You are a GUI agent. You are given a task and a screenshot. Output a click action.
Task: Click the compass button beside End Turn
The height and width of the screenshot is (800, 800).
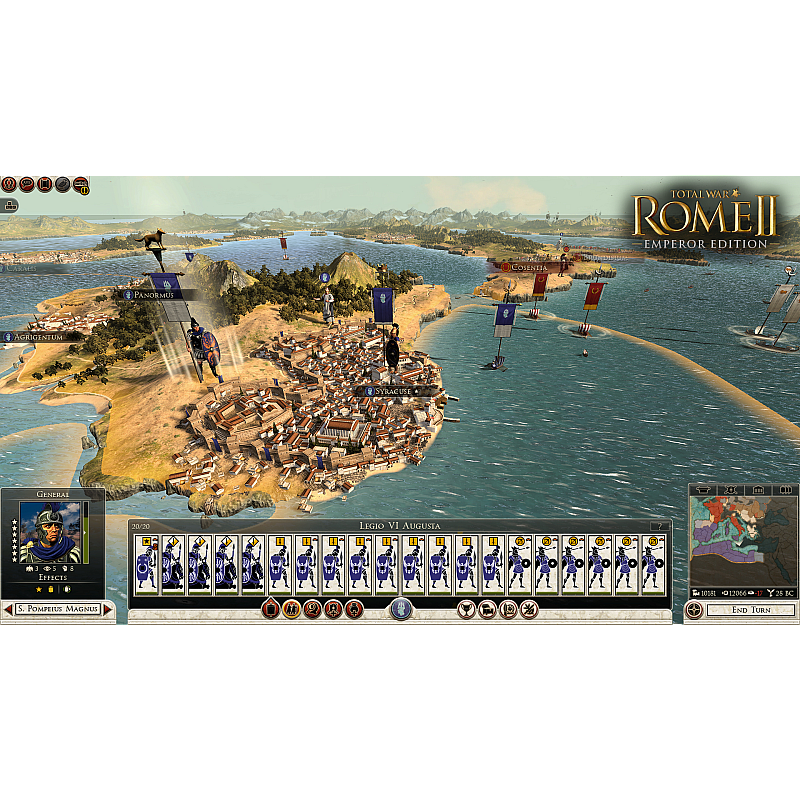(695, 609)
